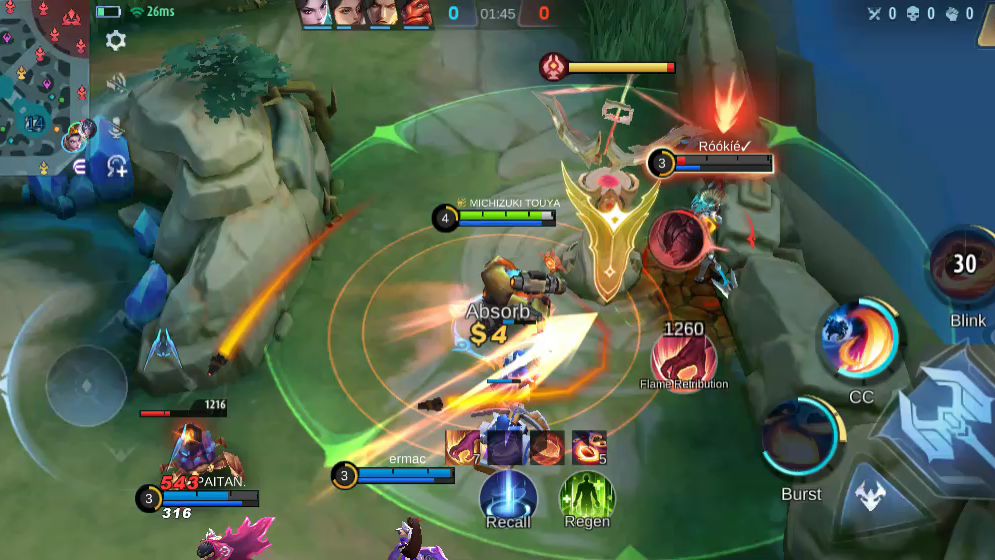Screen dimensions: 995x560
Task: Open the gear settings menu
Action: 116,41
